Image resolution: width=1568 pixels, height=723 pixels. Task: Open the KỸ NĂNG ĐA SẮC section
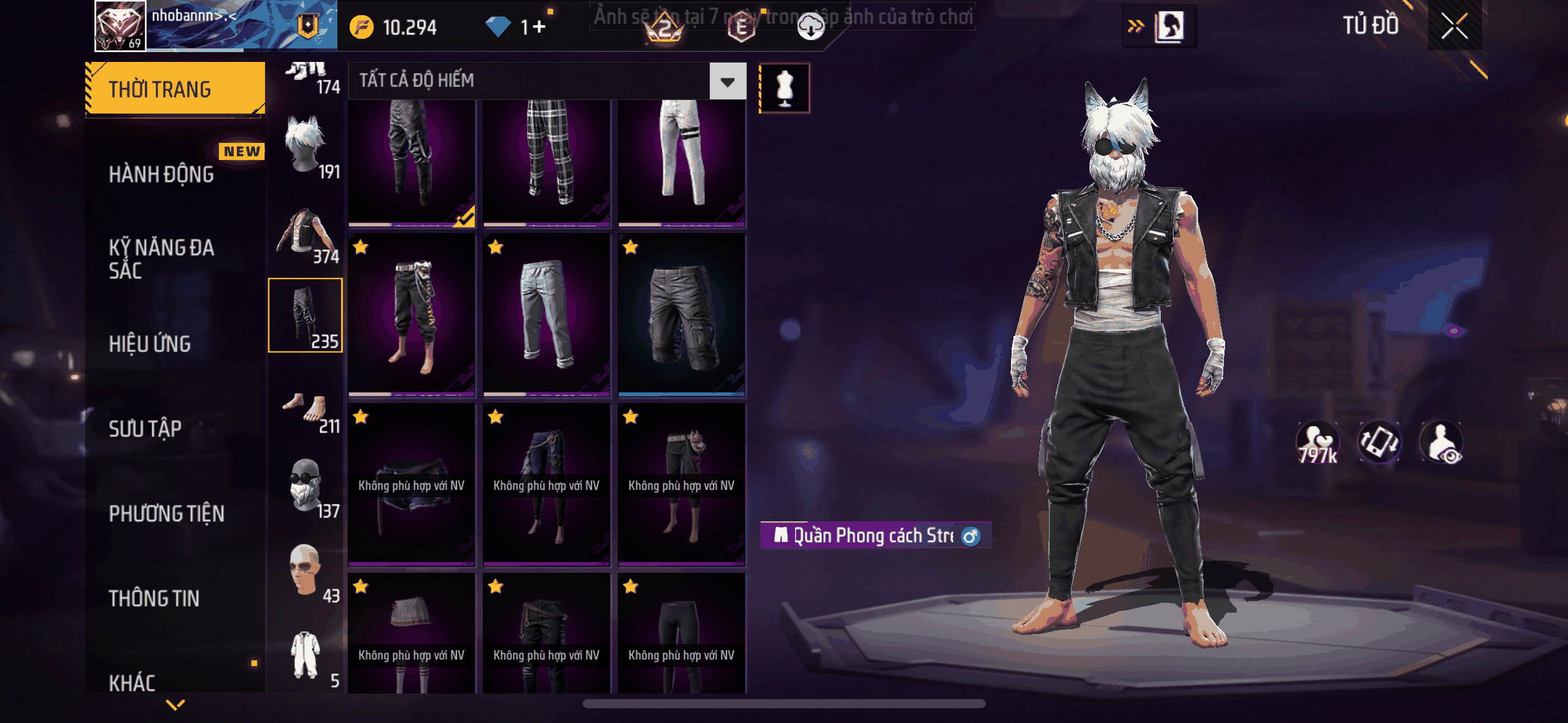tap(161, 259)
